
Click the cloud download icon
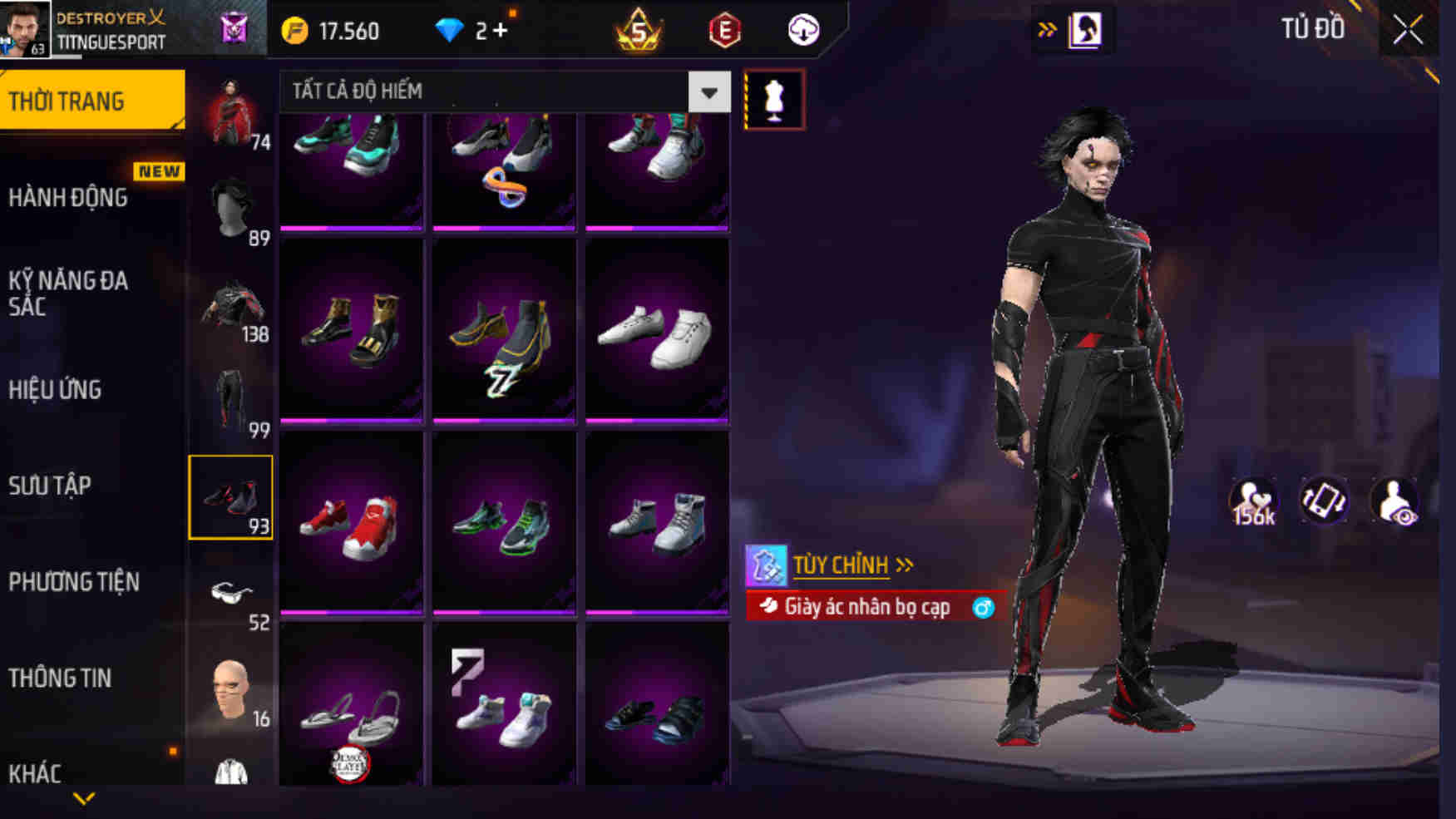click(801, 32)
